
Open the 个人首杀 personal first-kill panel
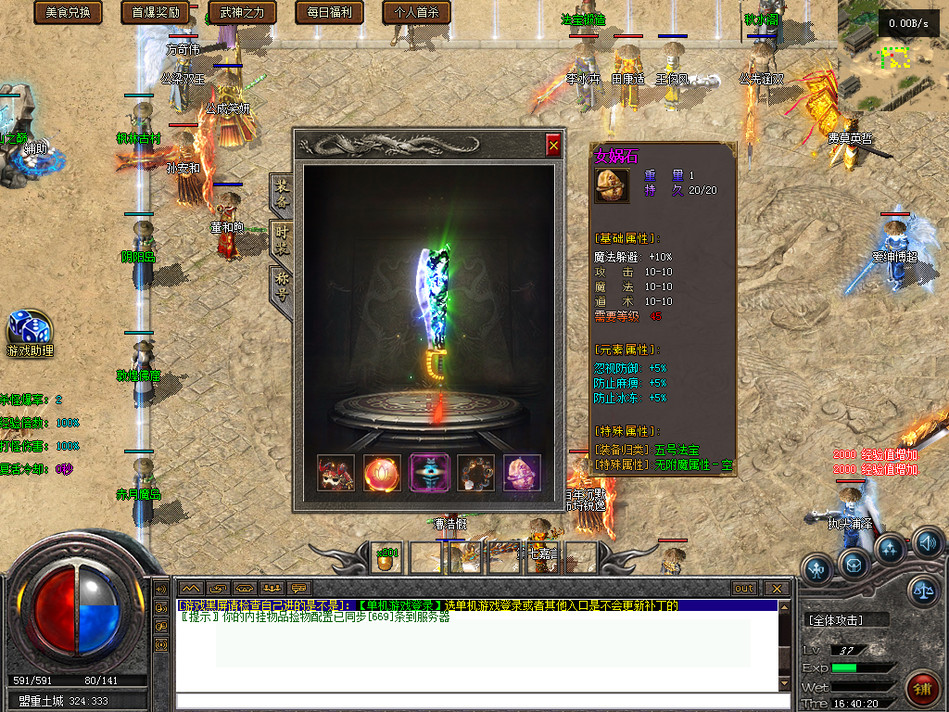pyautogui.click(x=416, y=12)
